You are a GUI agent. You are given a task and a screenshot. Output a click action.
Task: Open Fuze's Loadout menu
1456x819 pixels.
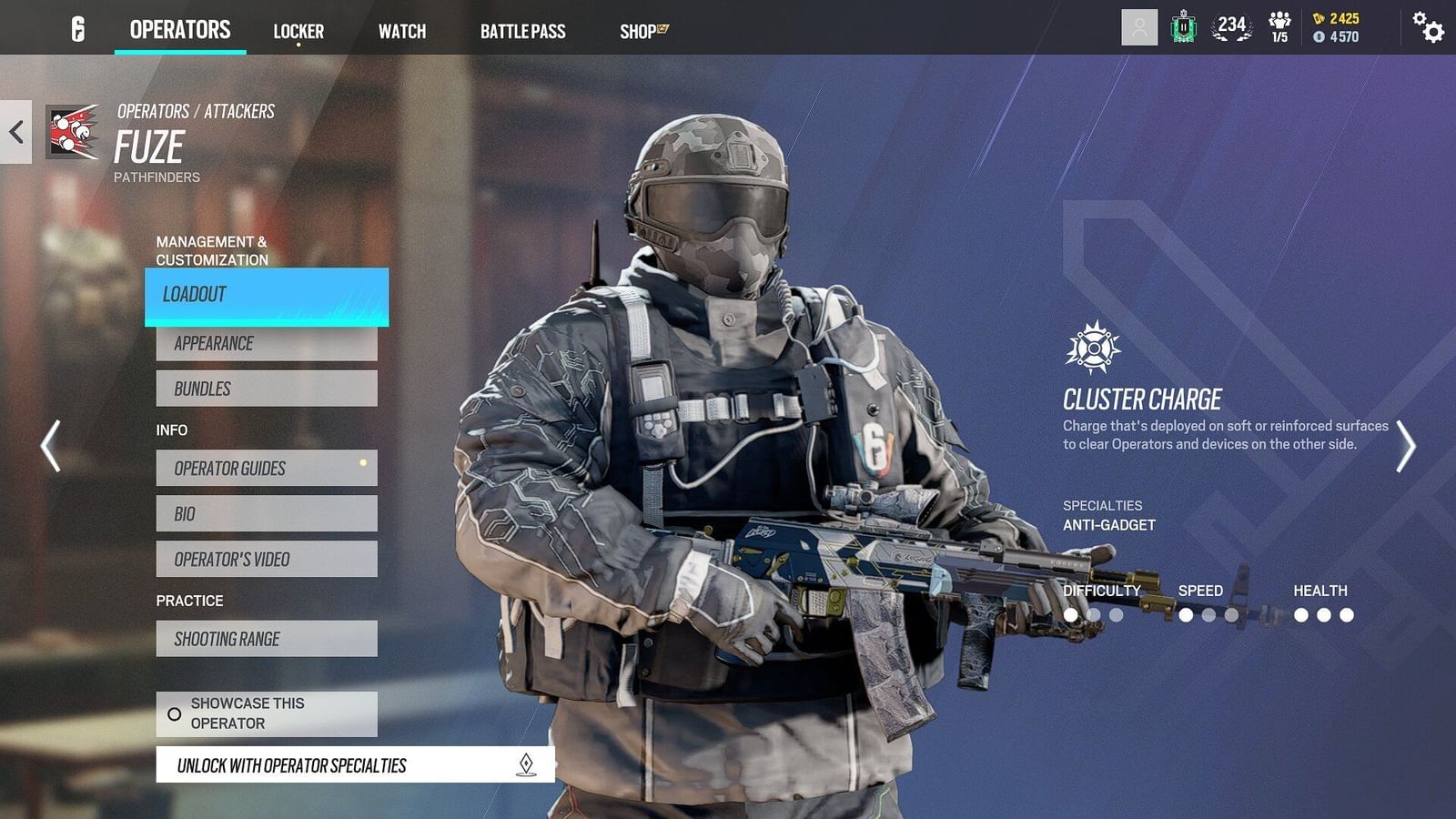266,296
